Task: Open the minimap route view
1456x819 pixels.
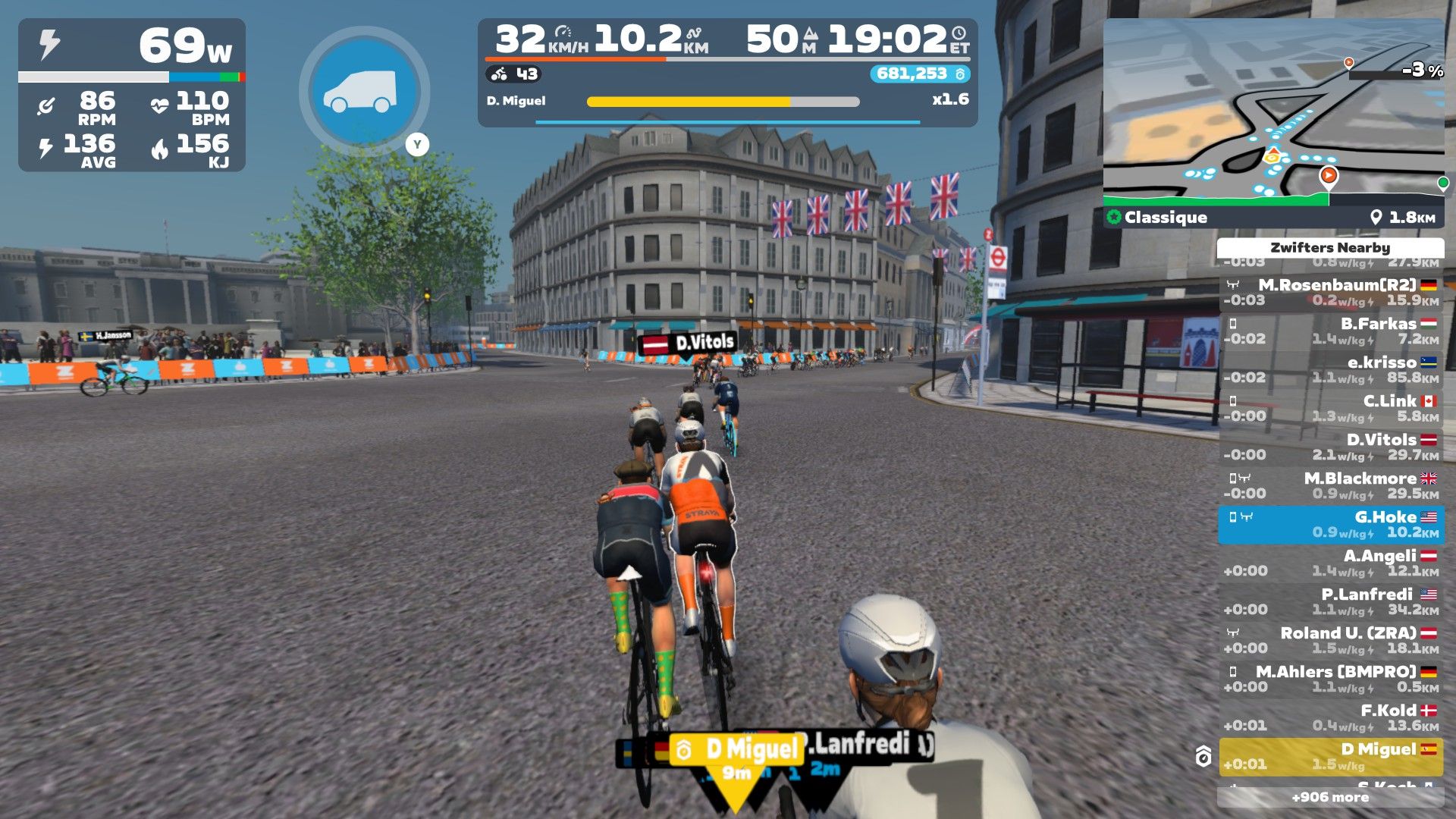Action: tap(1273, 114)
